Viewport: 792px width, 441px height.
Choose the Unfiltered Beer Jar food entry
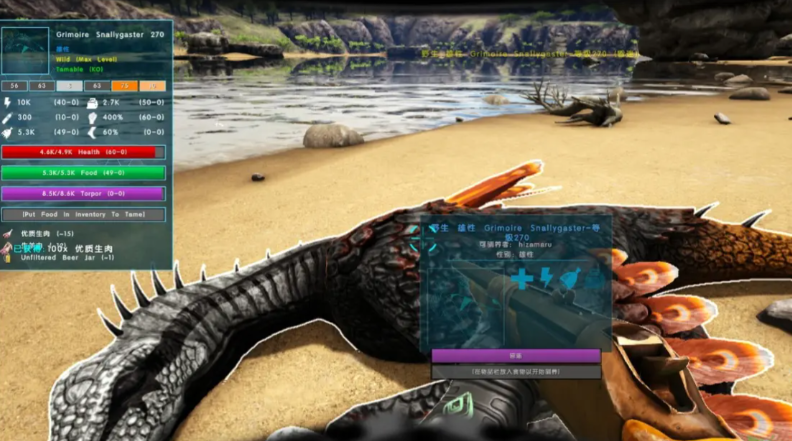pyautogui.click(x=61, y=257)
